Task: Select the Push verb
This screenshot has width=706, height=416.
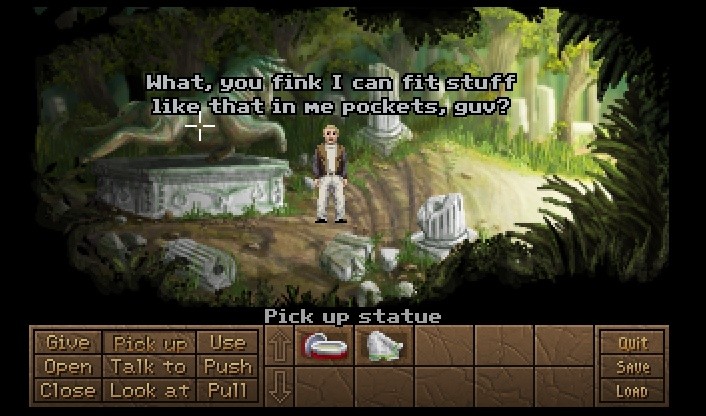Action: tap(227, 367)
